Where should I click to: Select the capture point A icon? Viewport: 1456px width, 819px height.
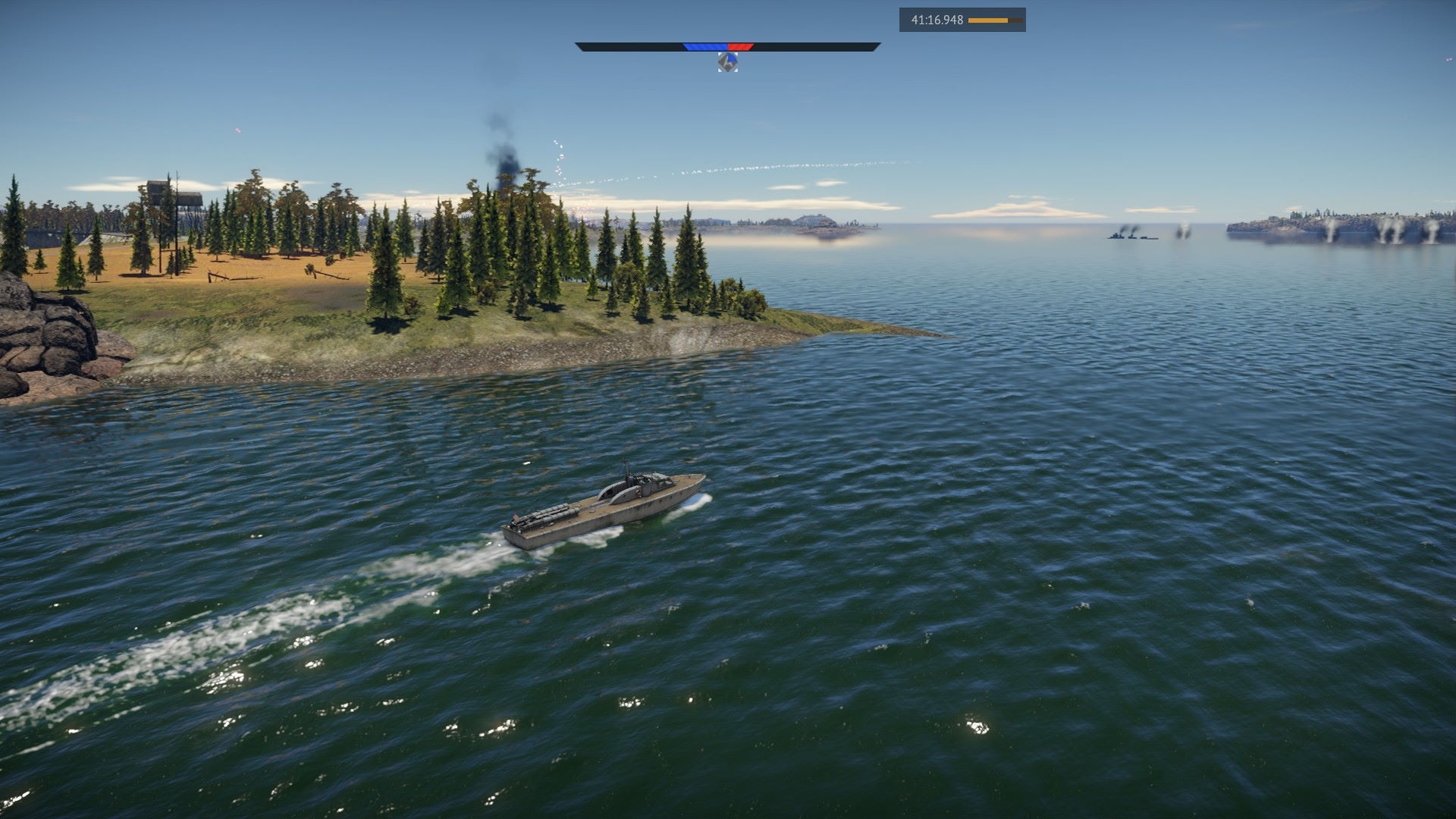coord(727,61)
